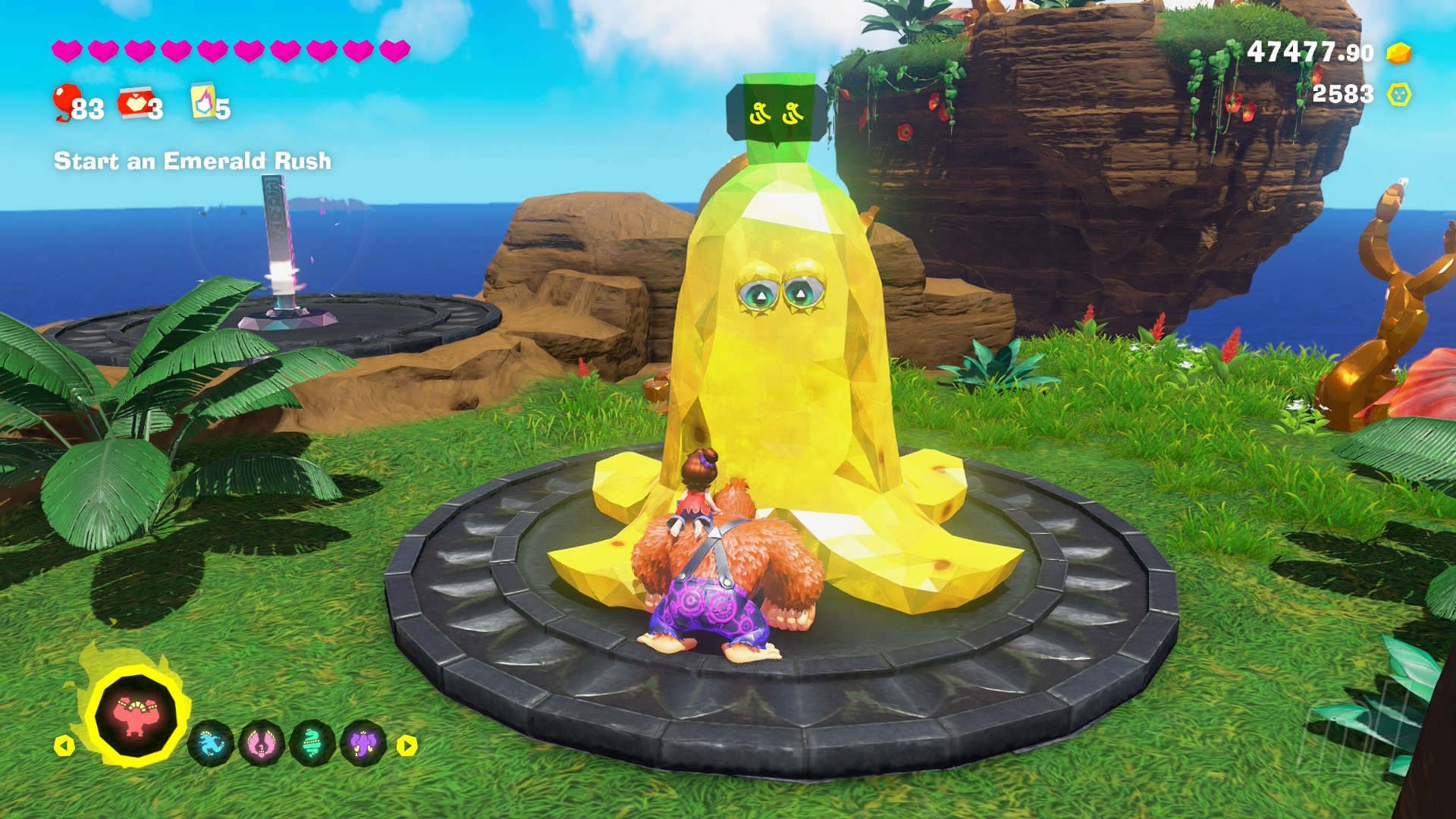
Task: Click the yellow left arrow beside Bananza selector
Action: (64, 745)
